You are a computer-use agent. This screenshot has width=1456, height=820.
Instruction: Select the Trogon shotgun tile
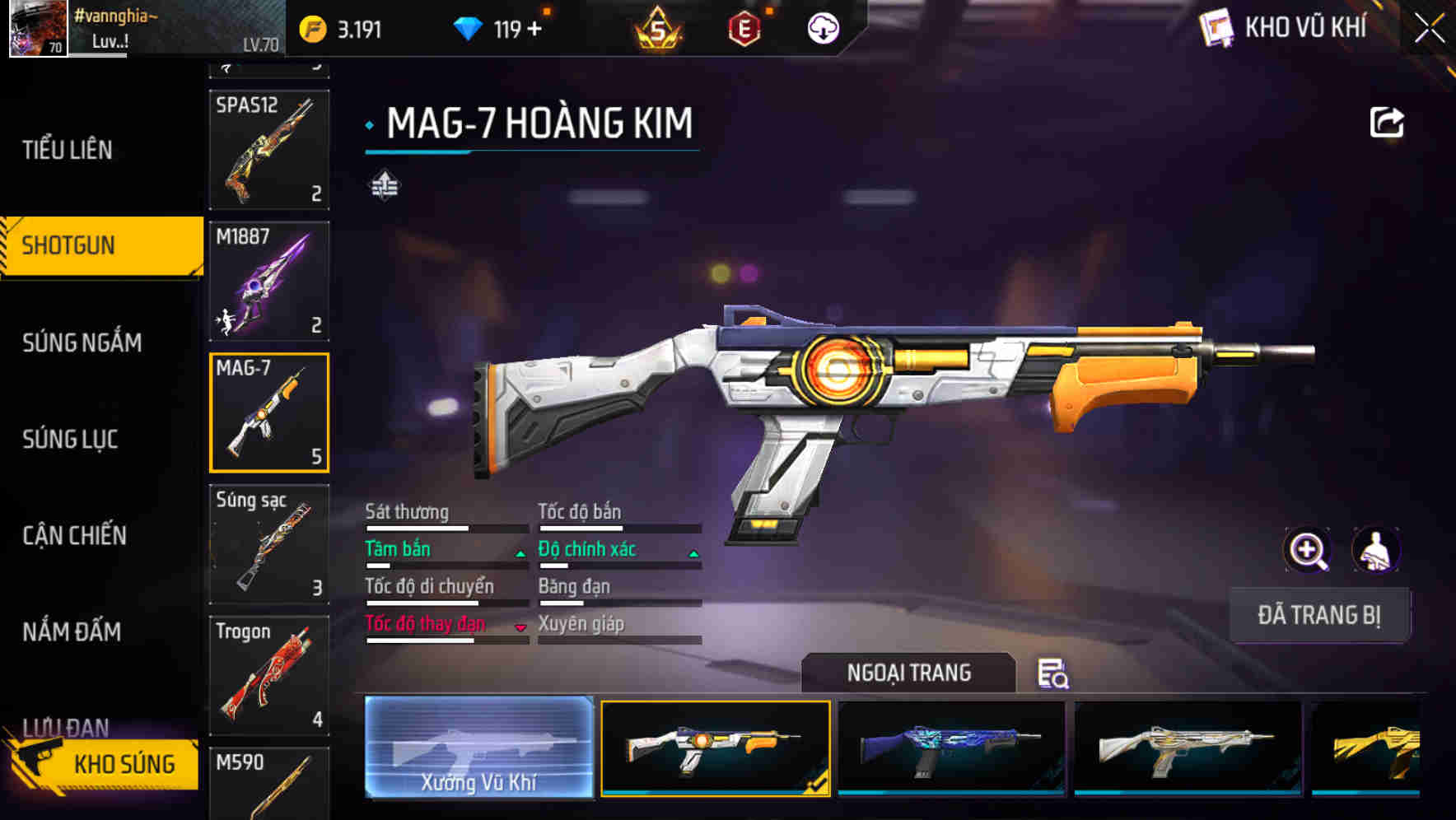click(x=269, y=675)
